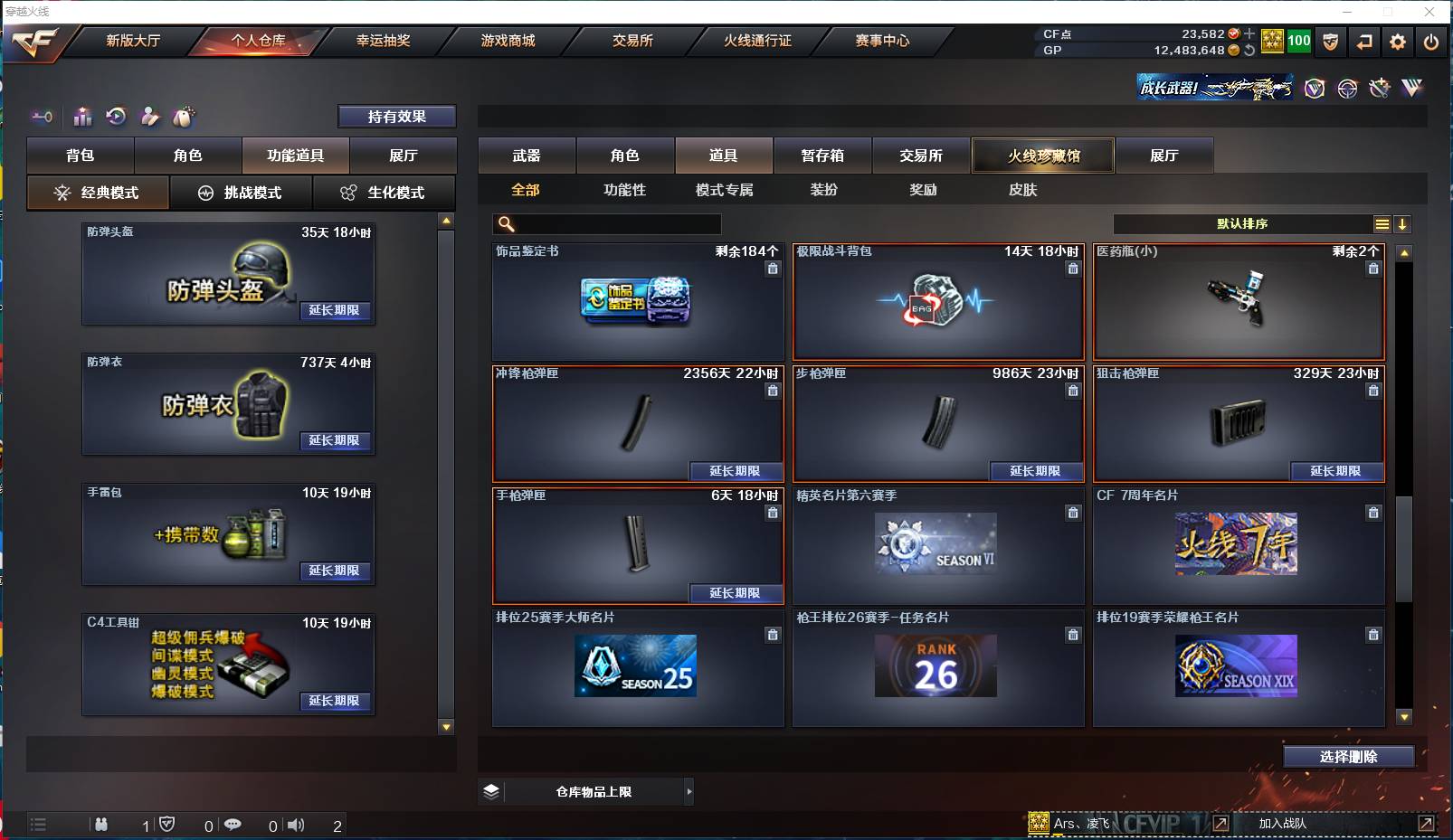
Task: Select the key icon in the top-left toolbar
Action: [x=42, y=117]
